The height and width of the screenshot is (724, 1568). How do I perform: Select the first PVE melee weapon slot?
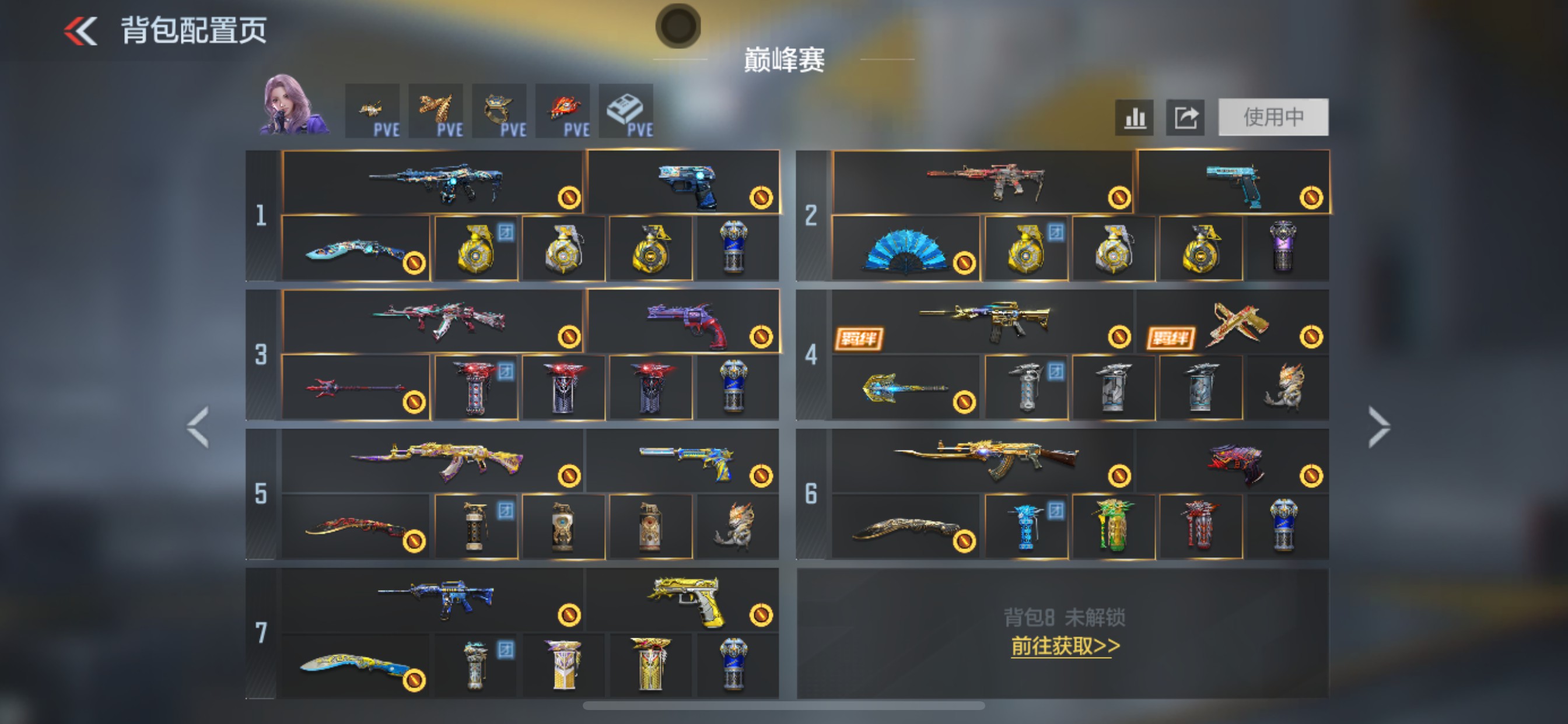coord(374,111)
